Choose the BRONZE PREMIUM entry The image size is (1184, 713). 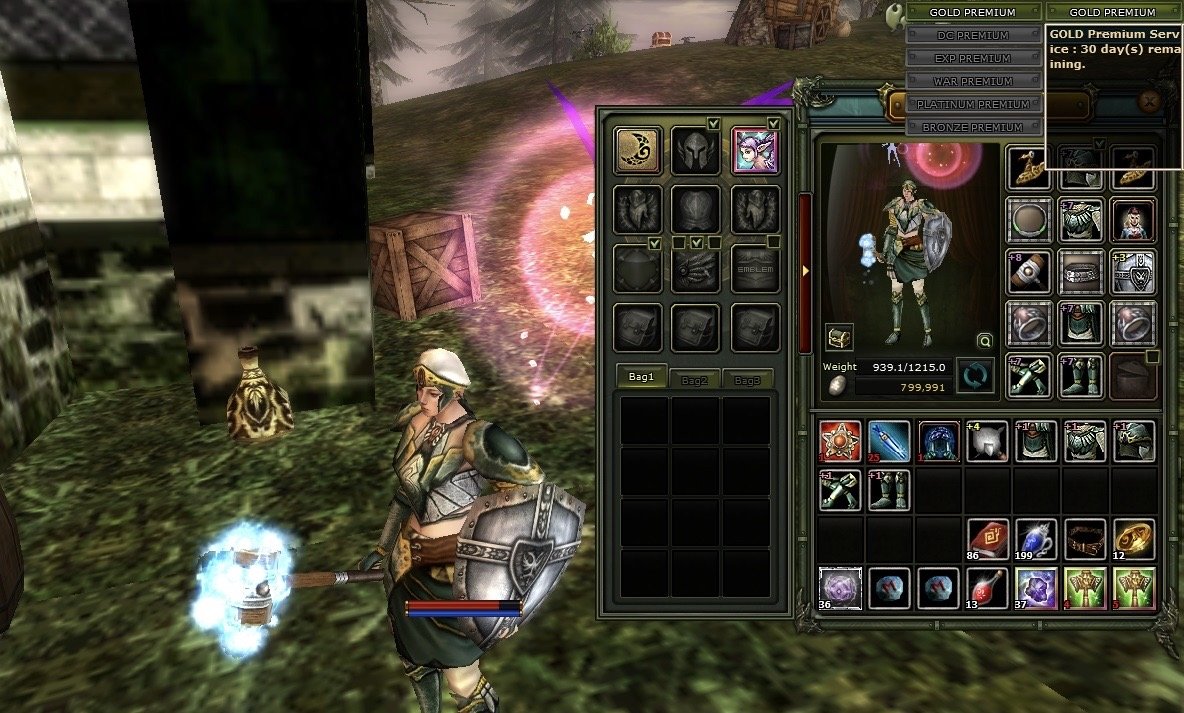[974, 128]
